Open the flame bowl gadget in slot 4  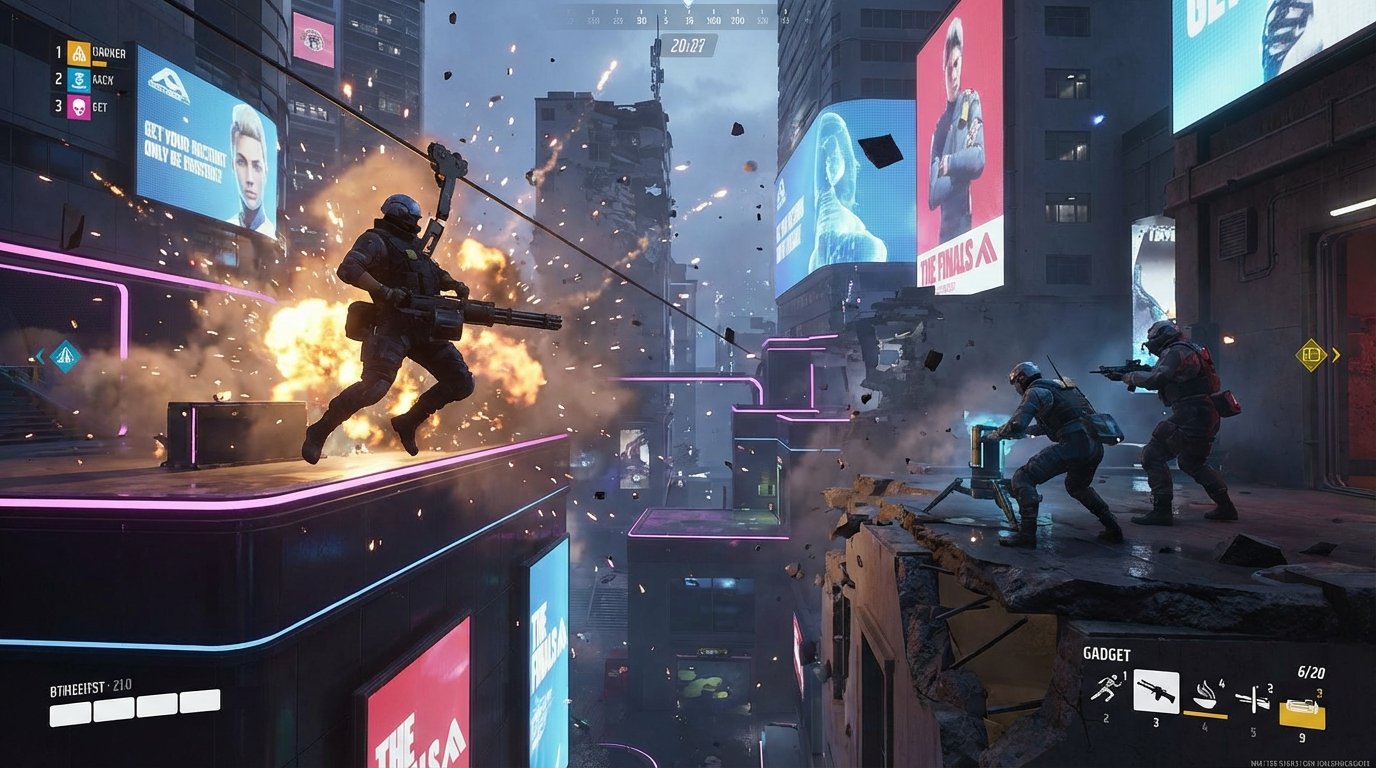click(x=1205, y=694)
